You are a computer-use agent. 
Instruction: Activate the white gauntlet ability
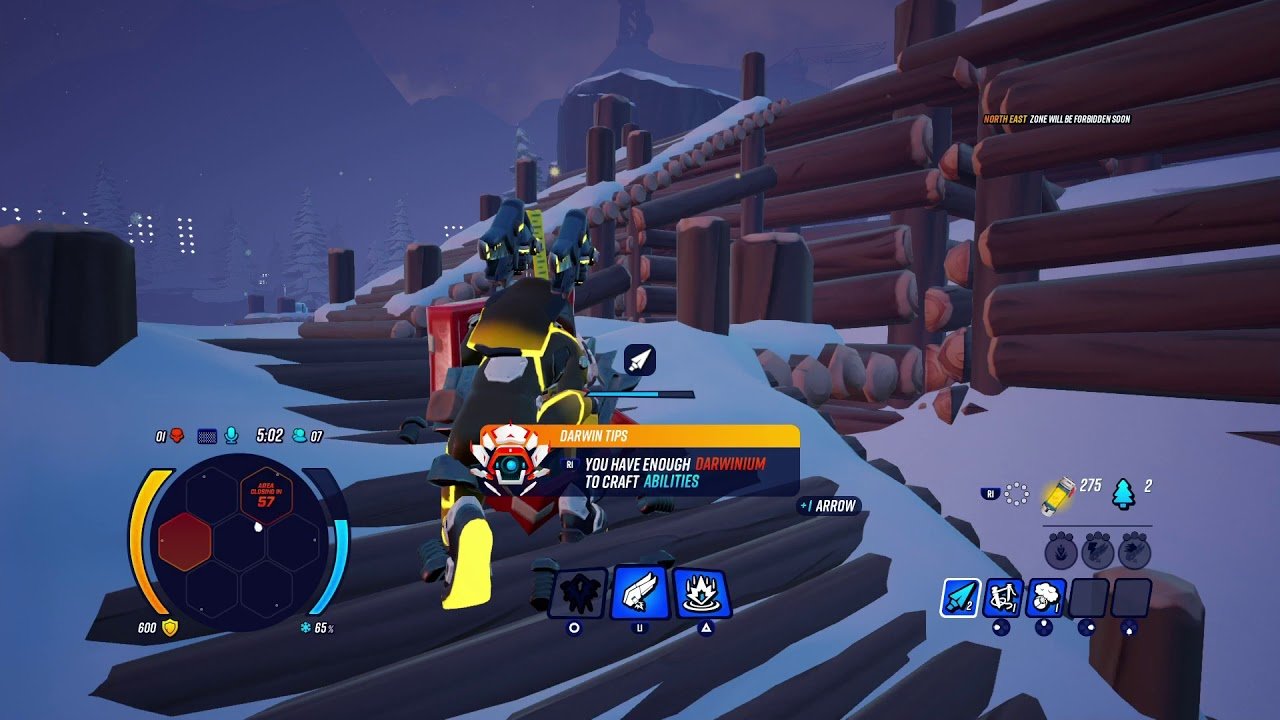(640, 593)
